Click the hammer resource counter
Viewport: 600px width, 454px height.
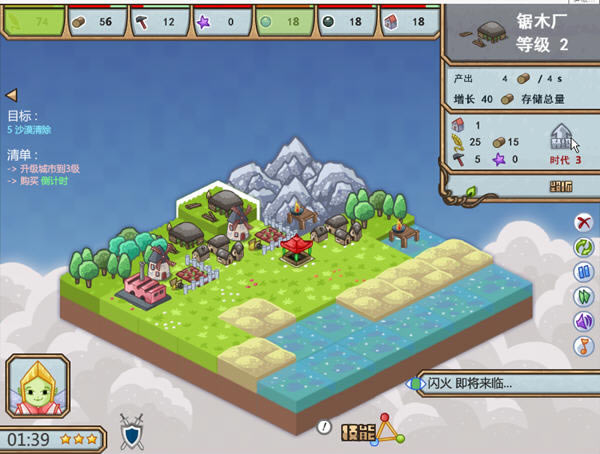pyautogui.click(x=157, y=20)
